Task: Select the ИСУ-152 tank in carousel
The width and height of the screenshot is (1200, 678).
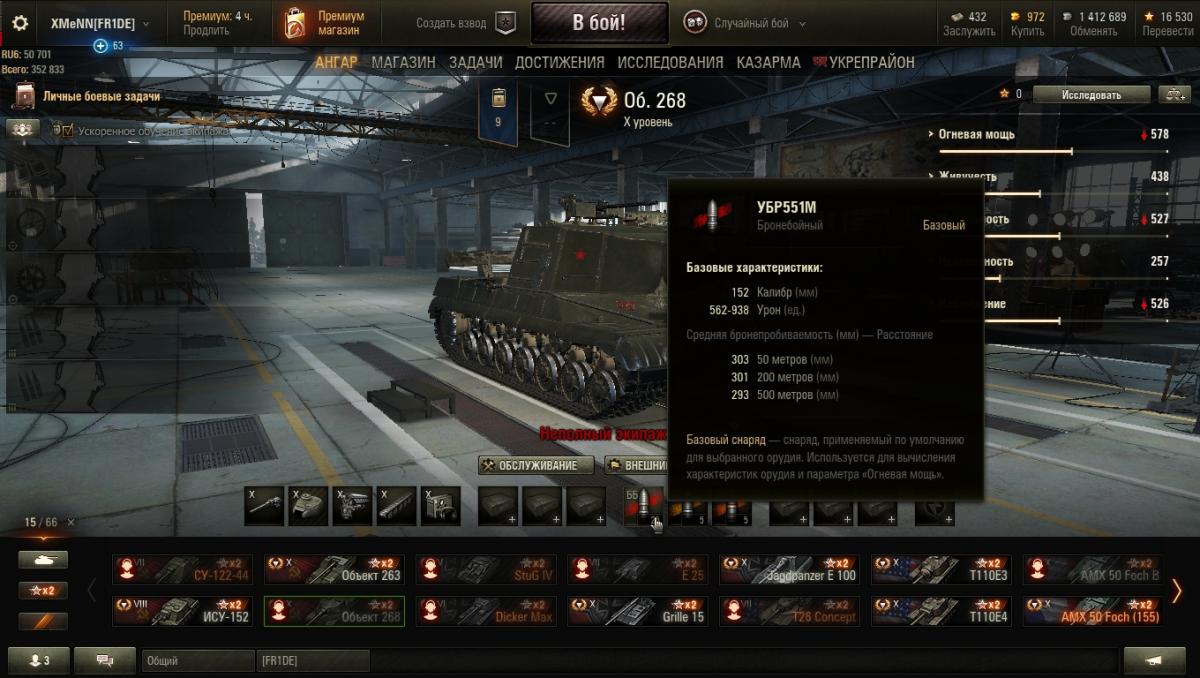Action: click(x=182, y=611)
